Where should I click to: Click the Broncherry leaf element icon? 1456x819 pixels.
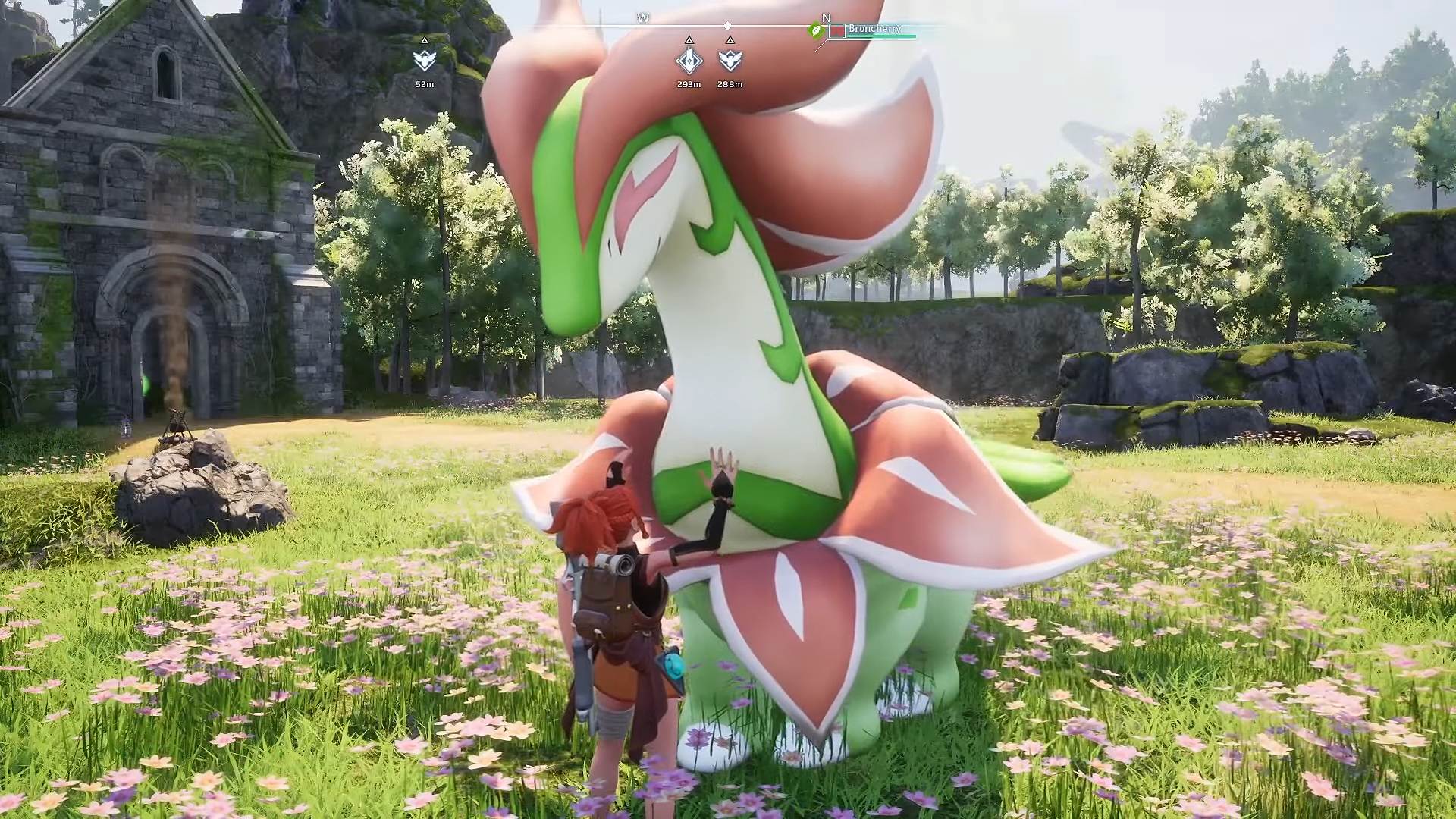817,31
